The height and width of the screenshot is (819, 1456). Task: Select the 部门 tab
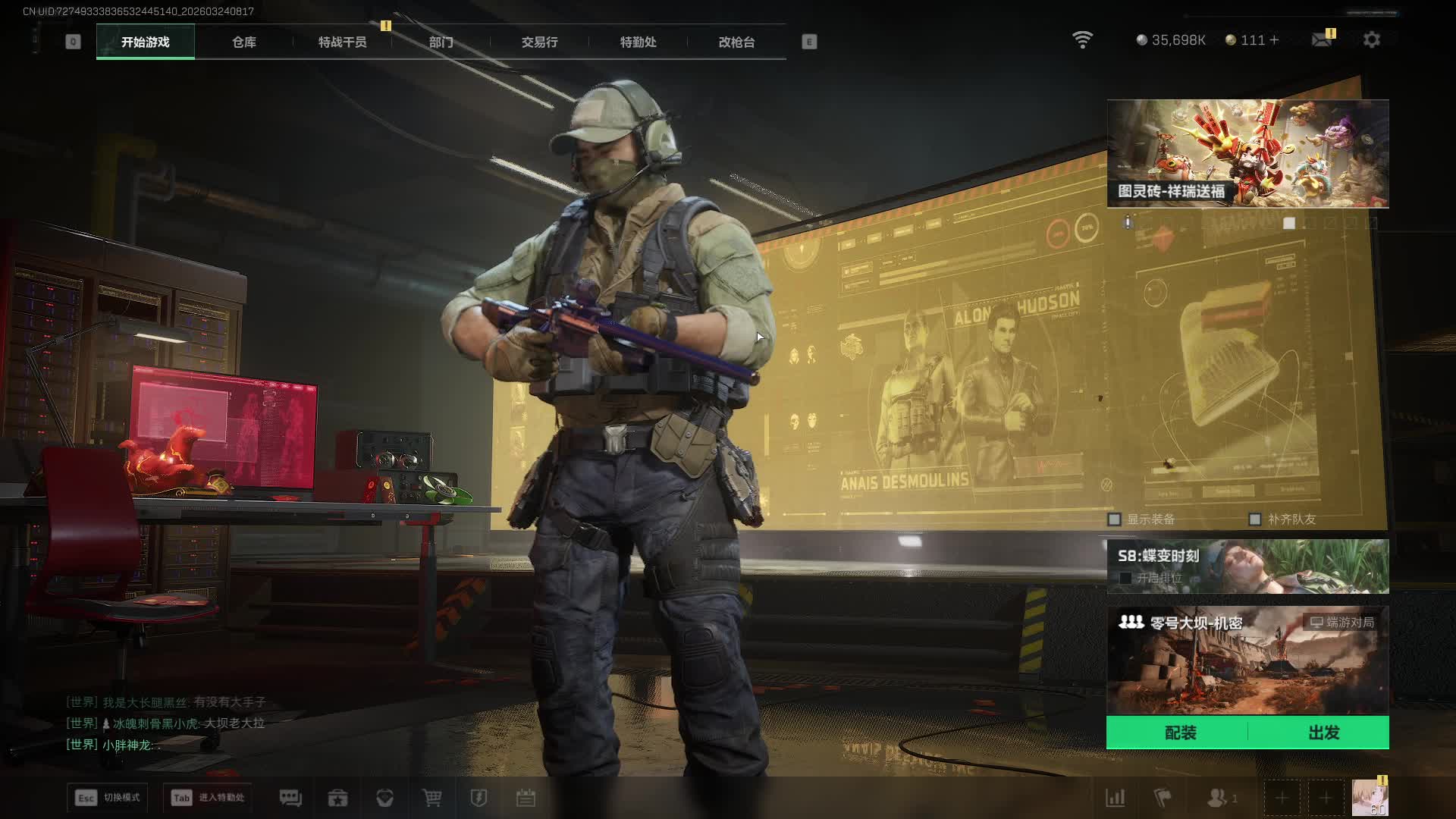coord(441,42)
